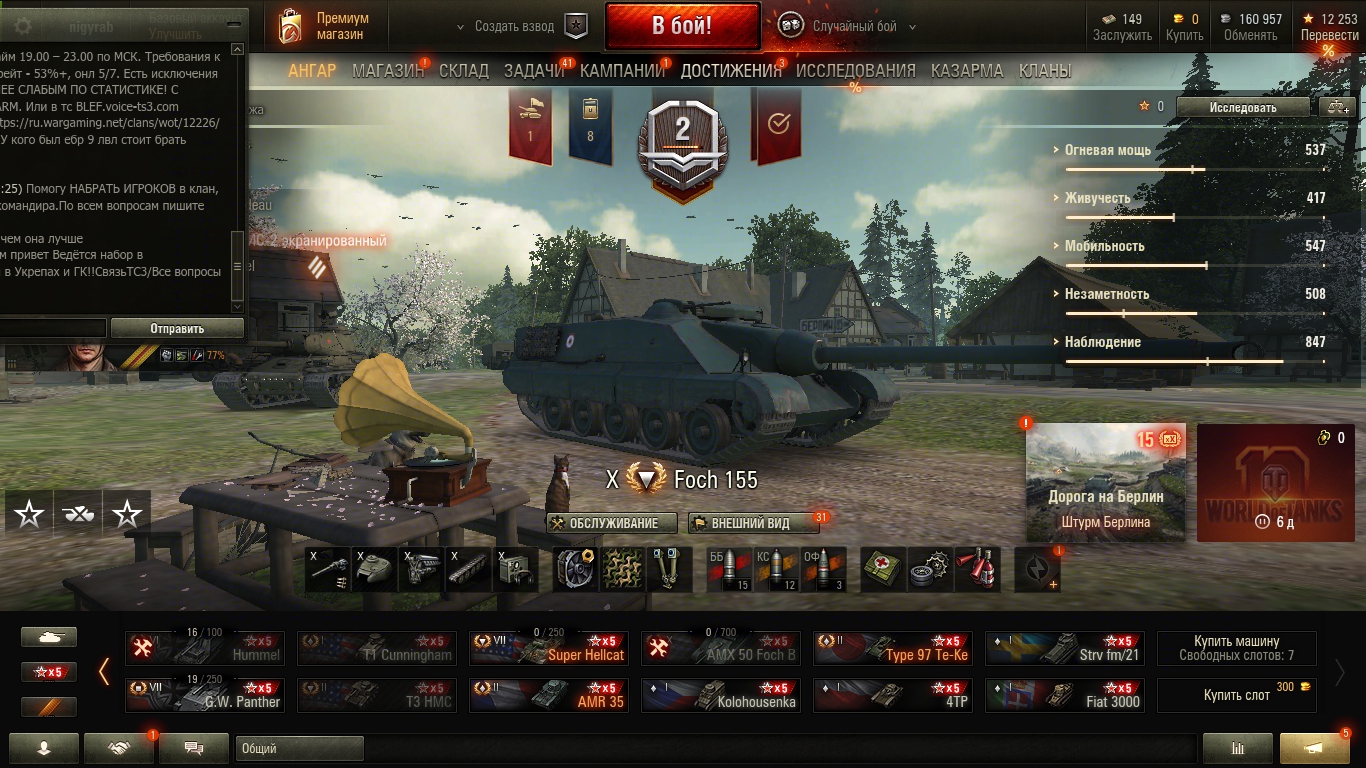This screenshot has width=1366, height=768.
Task: Open the Кланы tab
Action: (x=1044, y=71)
